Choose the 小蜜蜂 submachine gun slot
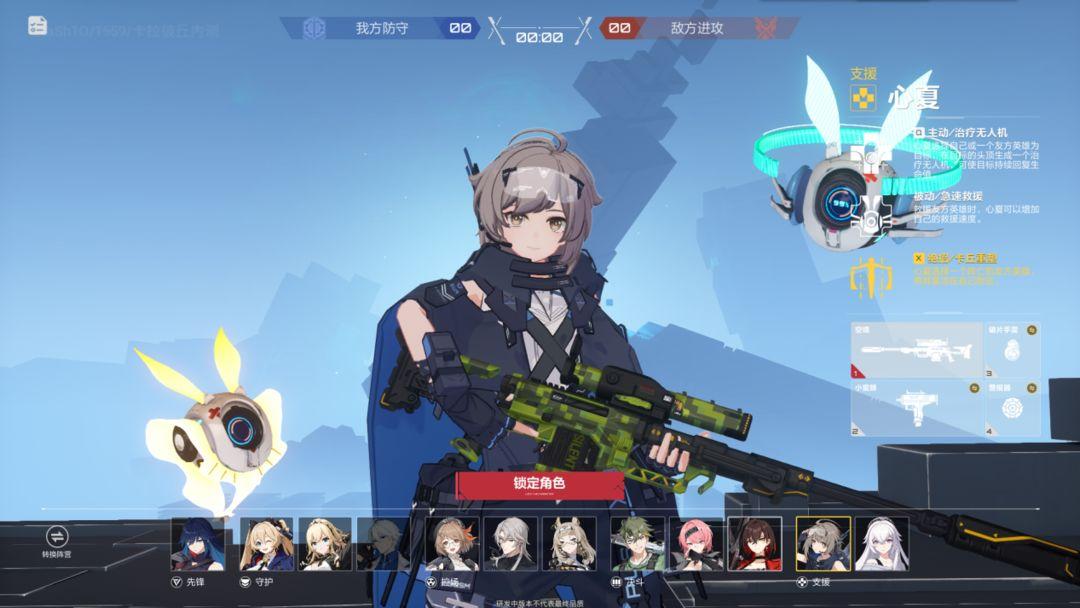Viewport: 1080px width, 608px height. (x=916, y=411)
